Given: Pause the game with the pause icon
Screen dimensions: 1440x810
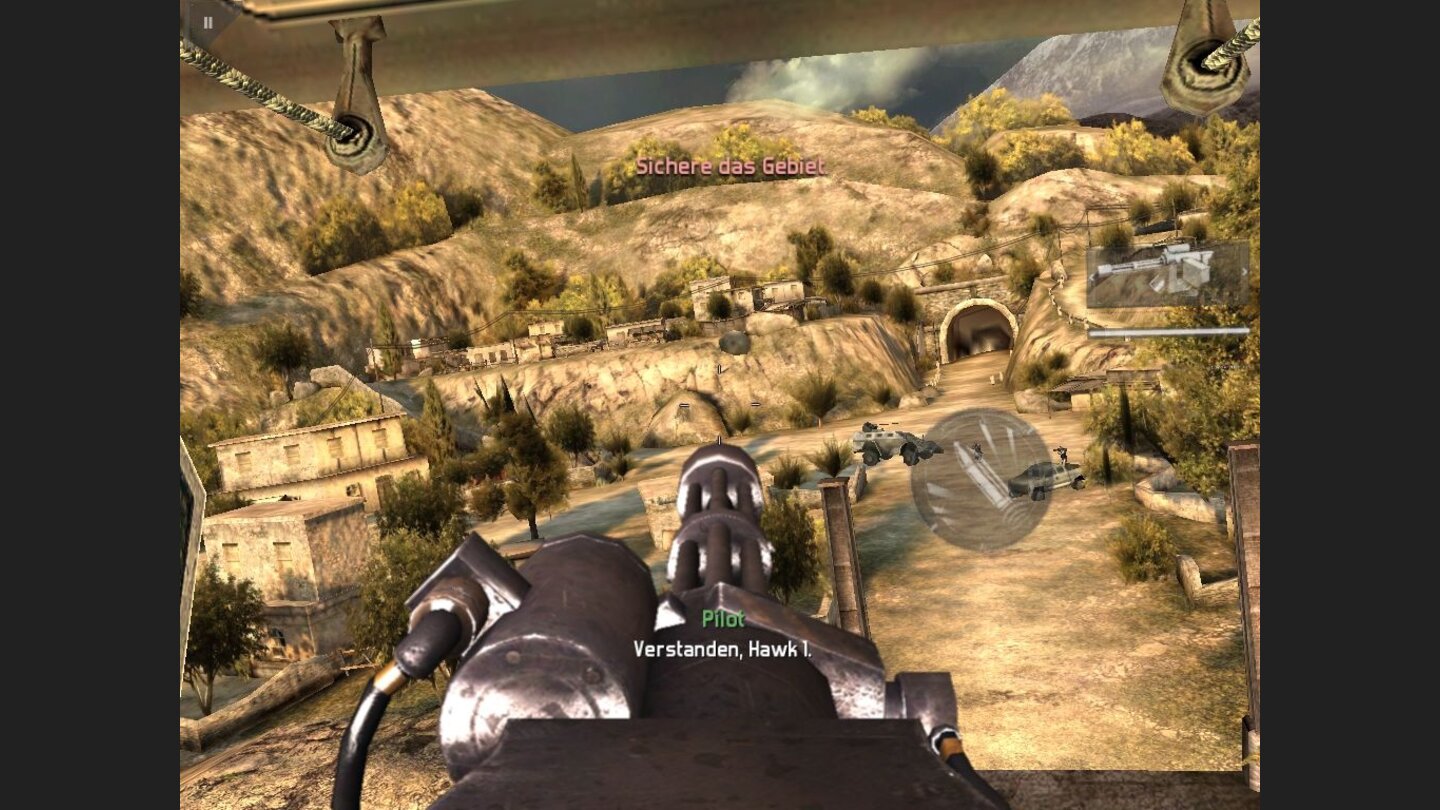Looking at the screenshot, I should click(208, 21).
